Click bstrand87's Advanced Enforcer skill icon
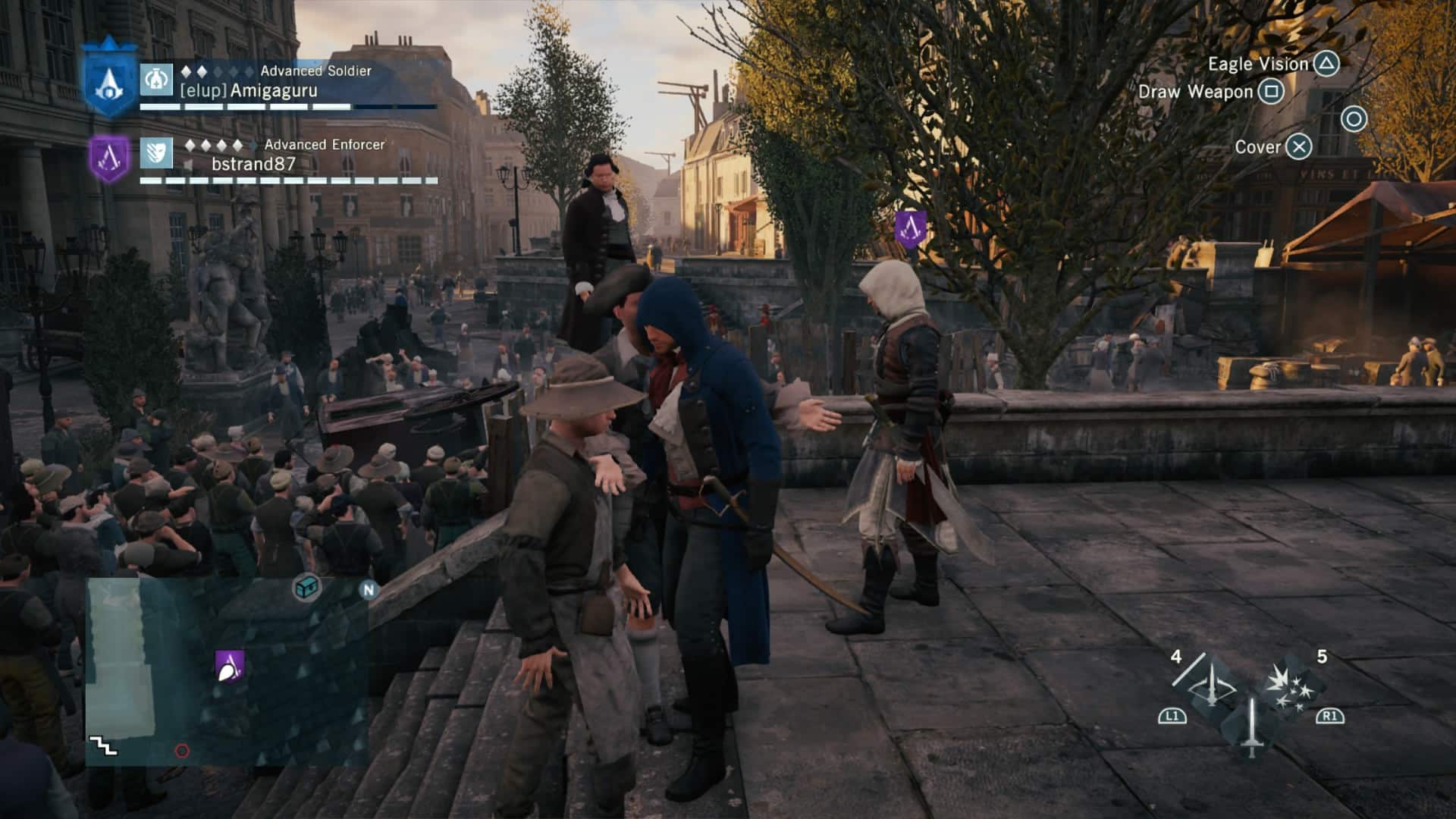The height and width of the screenshot is (819, 1456). (x=157, y=152)
